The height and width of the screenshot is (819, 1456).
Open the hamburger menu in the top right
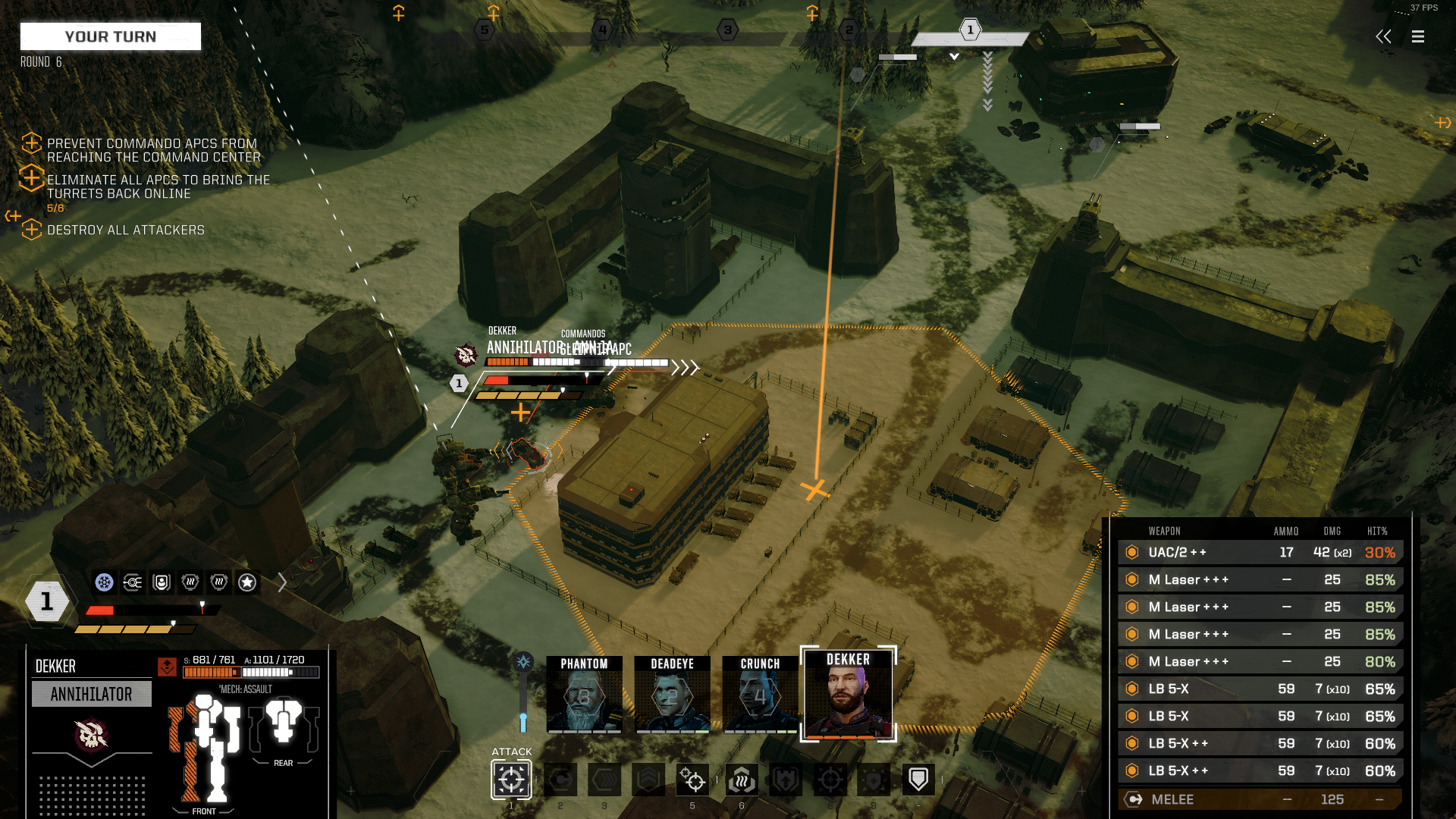tap(1417, 36)
